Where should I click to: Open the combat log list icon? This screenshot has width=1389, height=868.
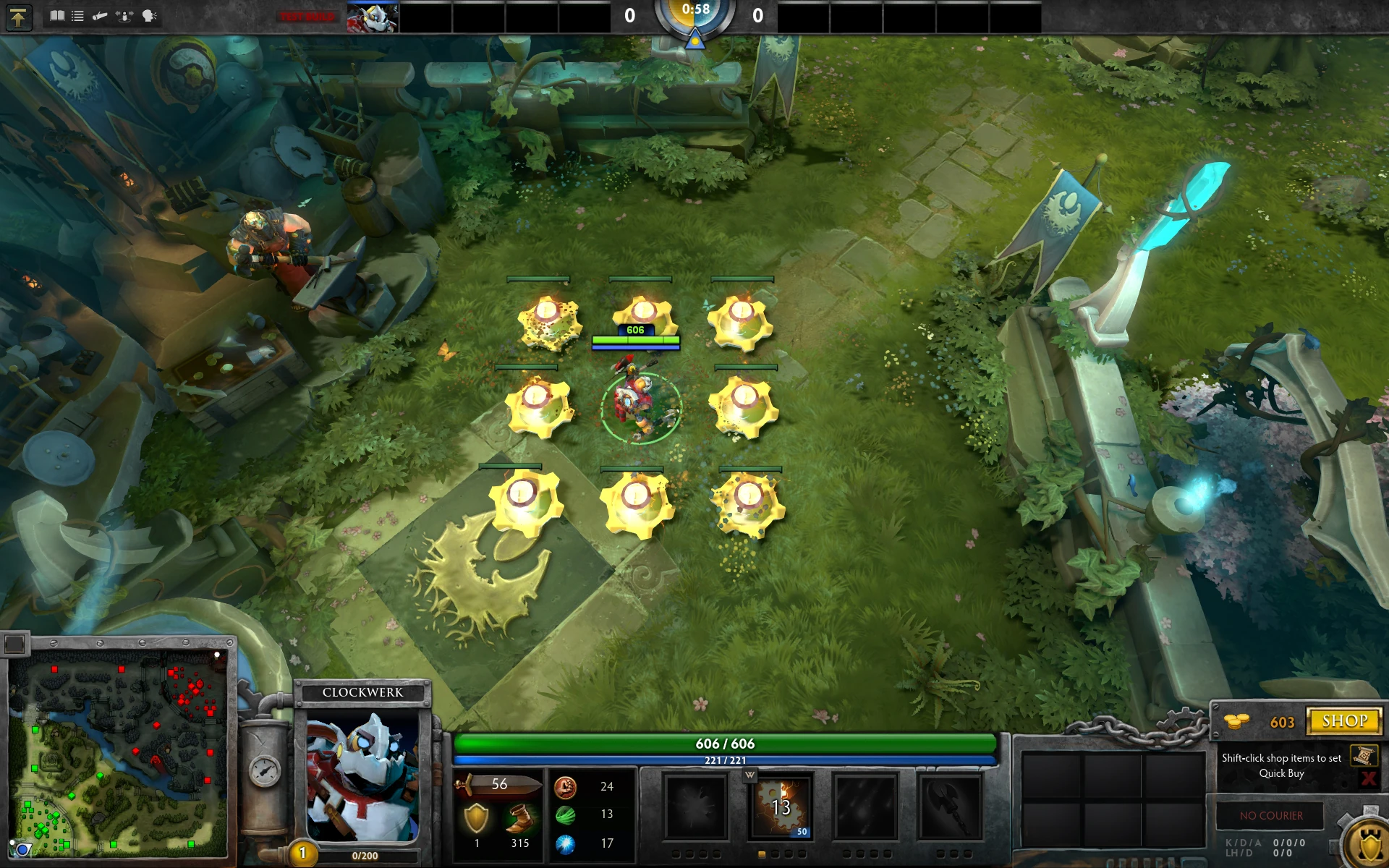[77, 16]
